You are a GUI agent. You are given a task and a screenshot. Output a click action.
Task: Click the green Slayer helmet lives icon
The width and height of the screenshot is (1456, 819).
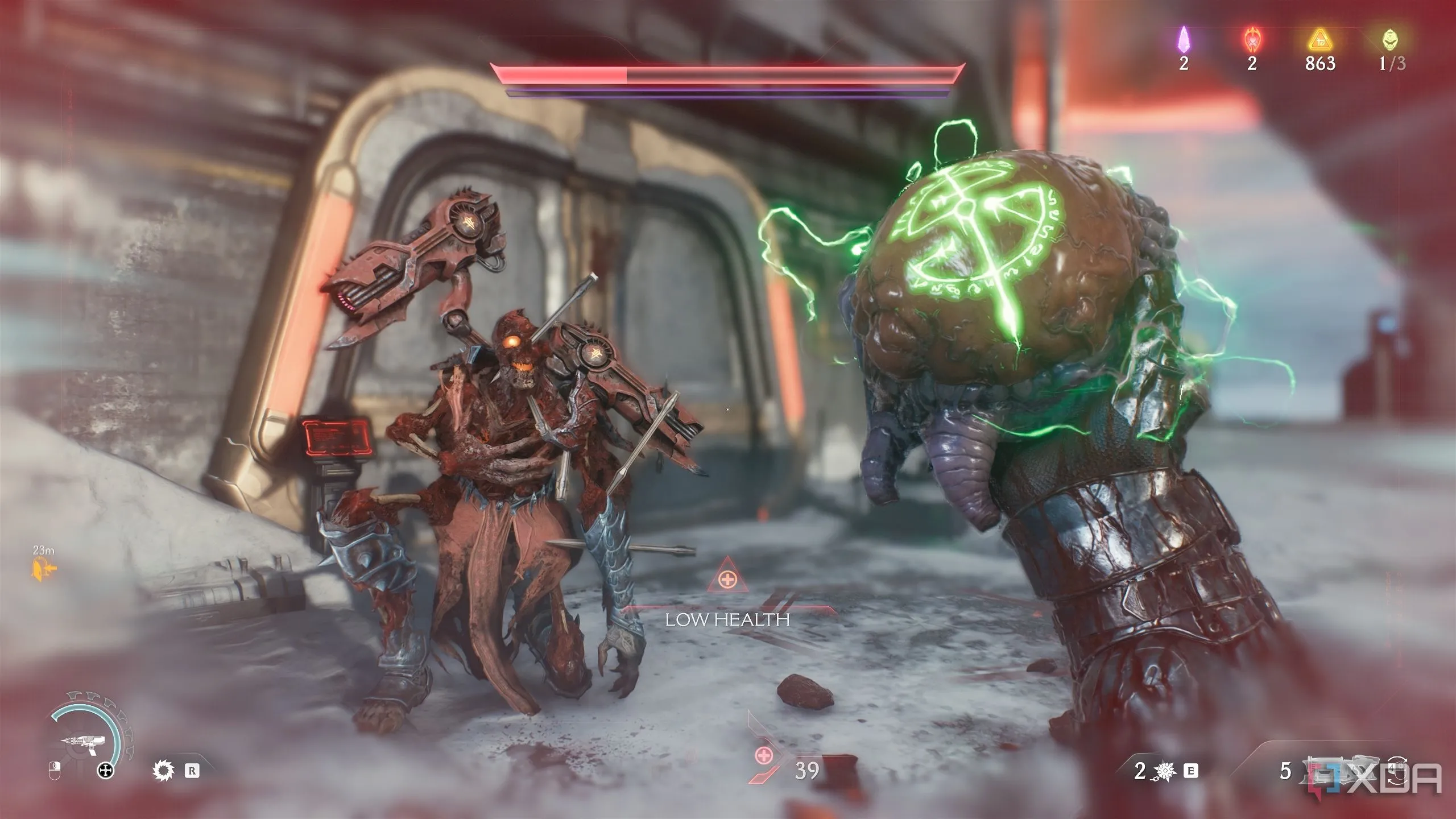click(x=1388, y=40)
